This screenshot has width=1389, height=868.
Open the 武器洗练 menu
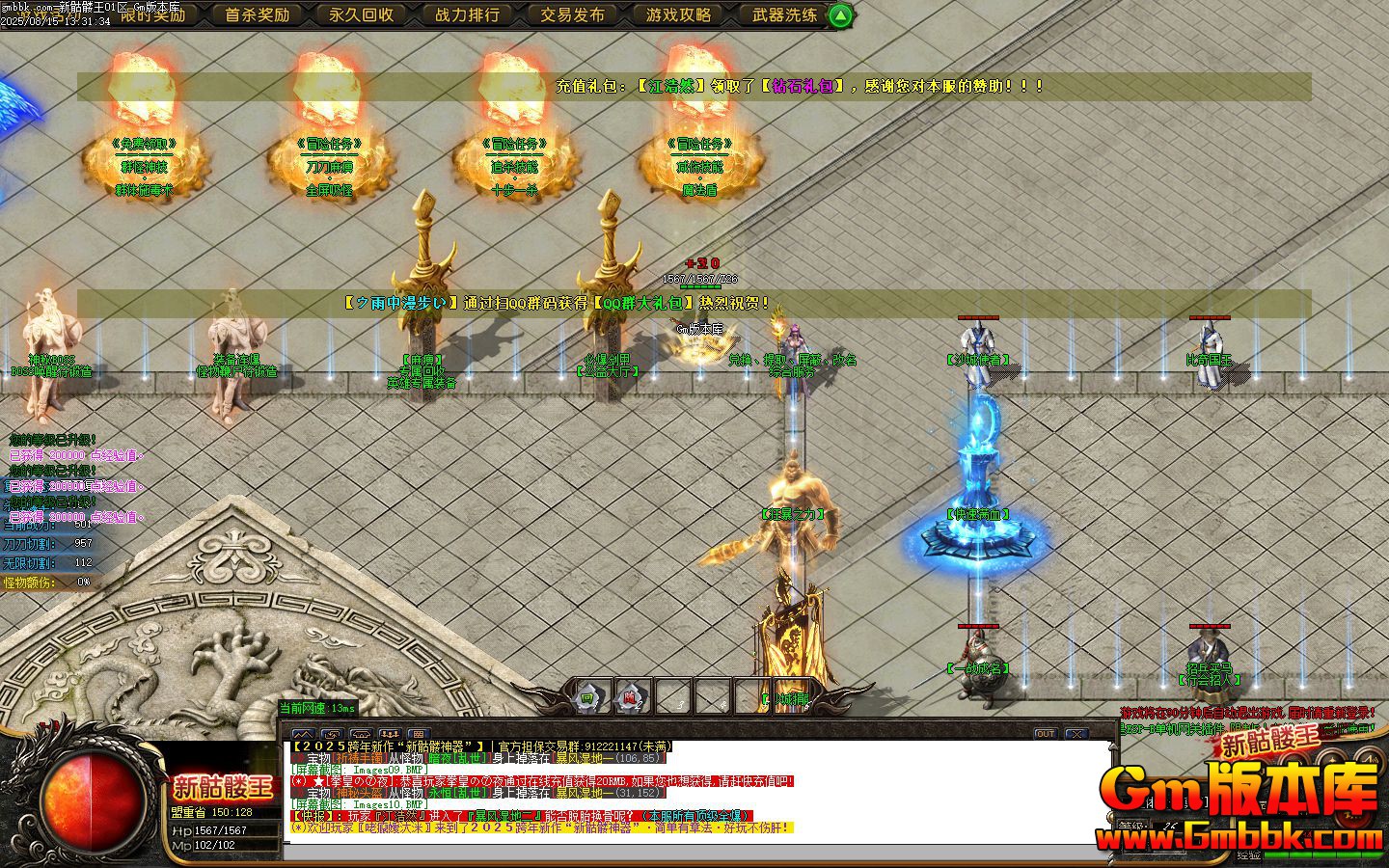point(783,14)
